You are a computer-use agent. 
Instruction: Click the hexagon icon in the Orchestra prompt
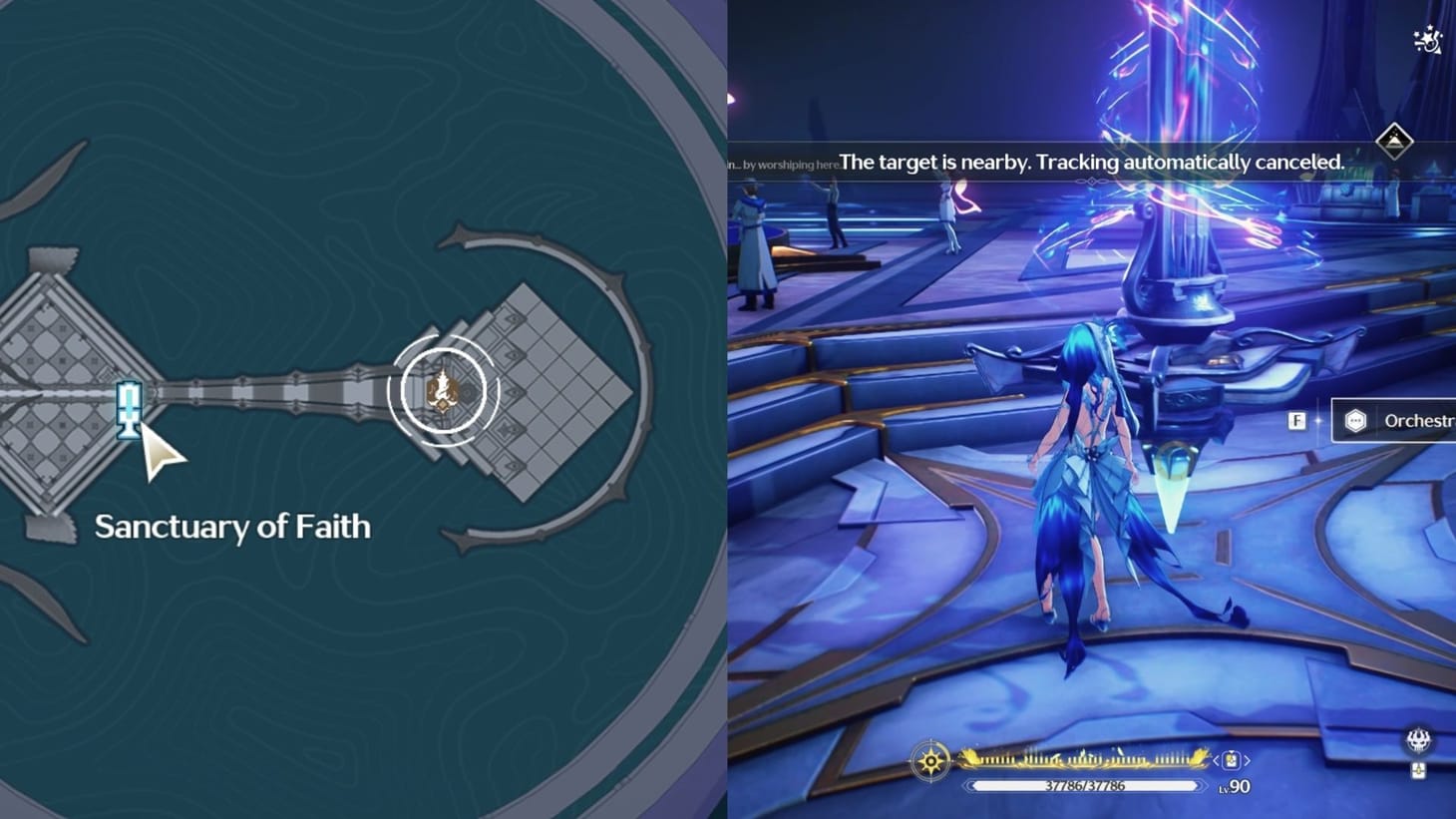[1356, 420]
